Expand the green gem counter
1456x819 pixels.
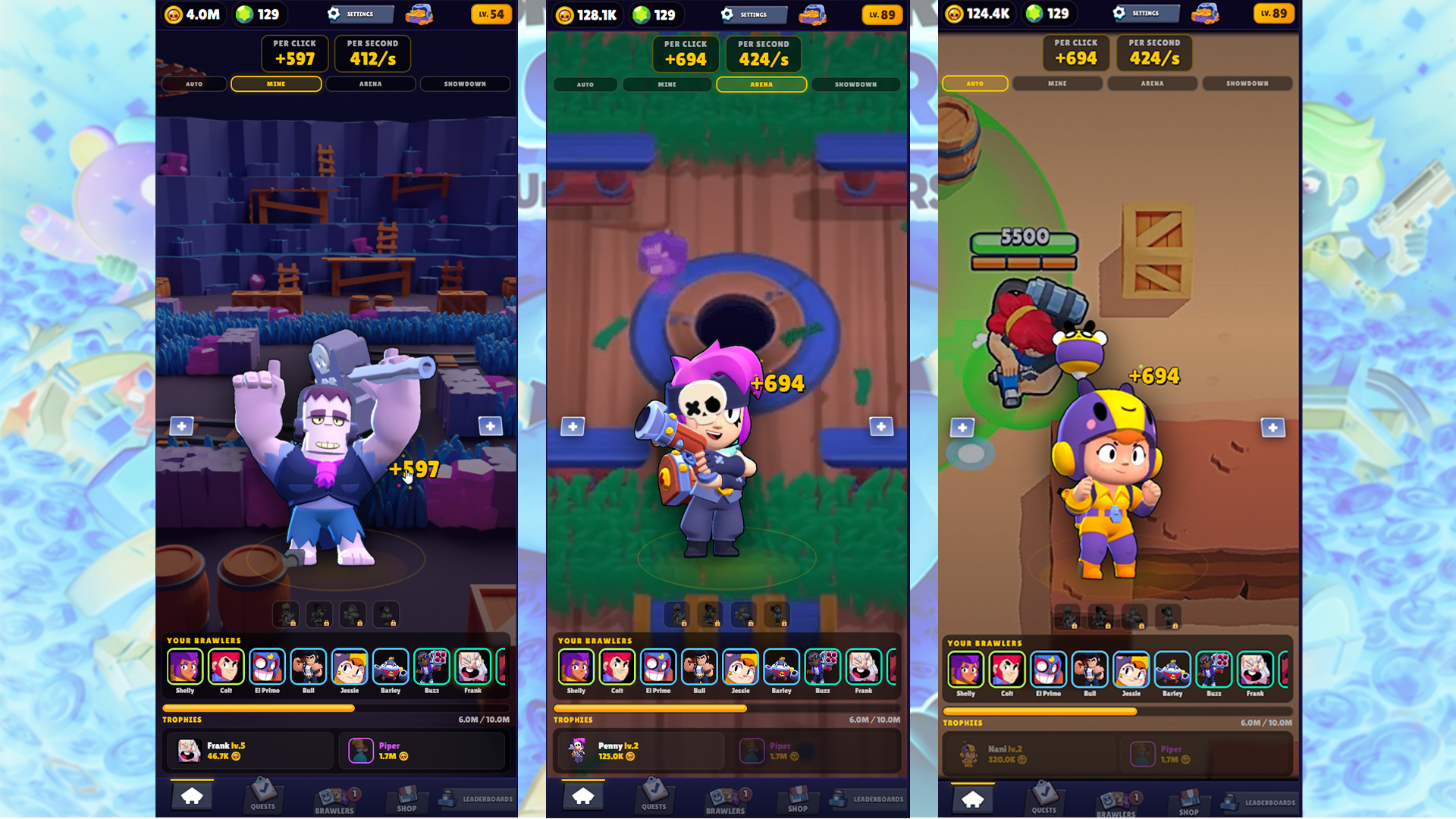tap(259, 14)
